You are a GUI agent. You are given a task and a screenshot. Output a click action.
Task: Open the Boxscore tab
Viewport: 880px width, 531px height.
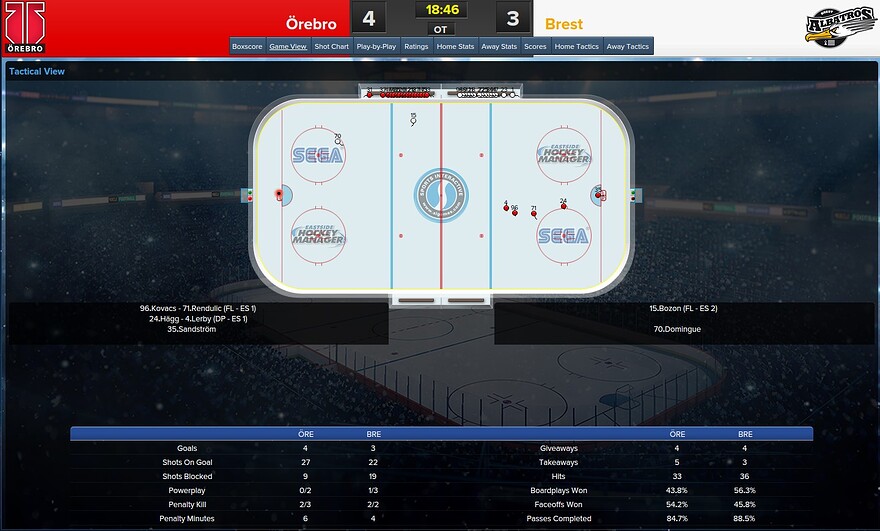(x=247, y=47)
